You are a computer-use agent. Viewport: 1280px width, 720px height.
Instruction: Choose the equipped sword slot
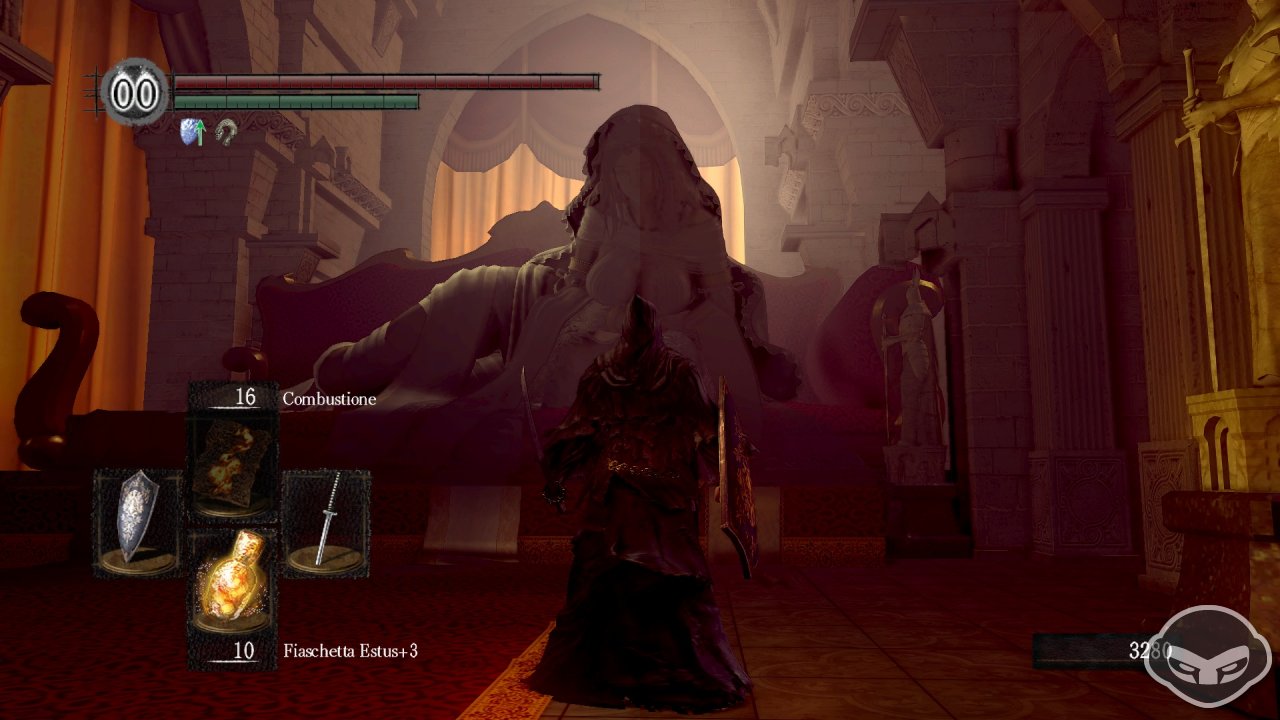coord(327,523)
